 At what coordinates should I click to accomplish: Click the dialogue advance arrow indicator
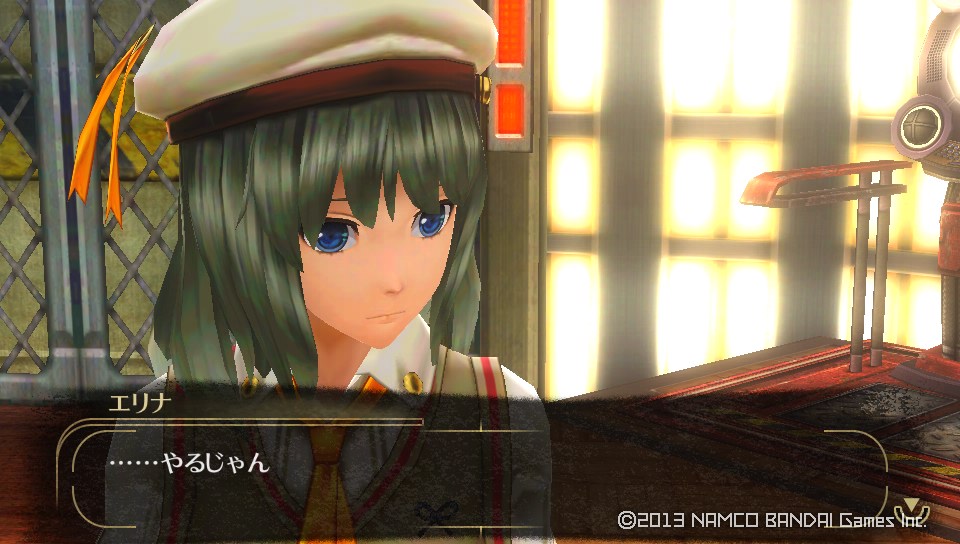pyautogui.click(x=911, y=505)
